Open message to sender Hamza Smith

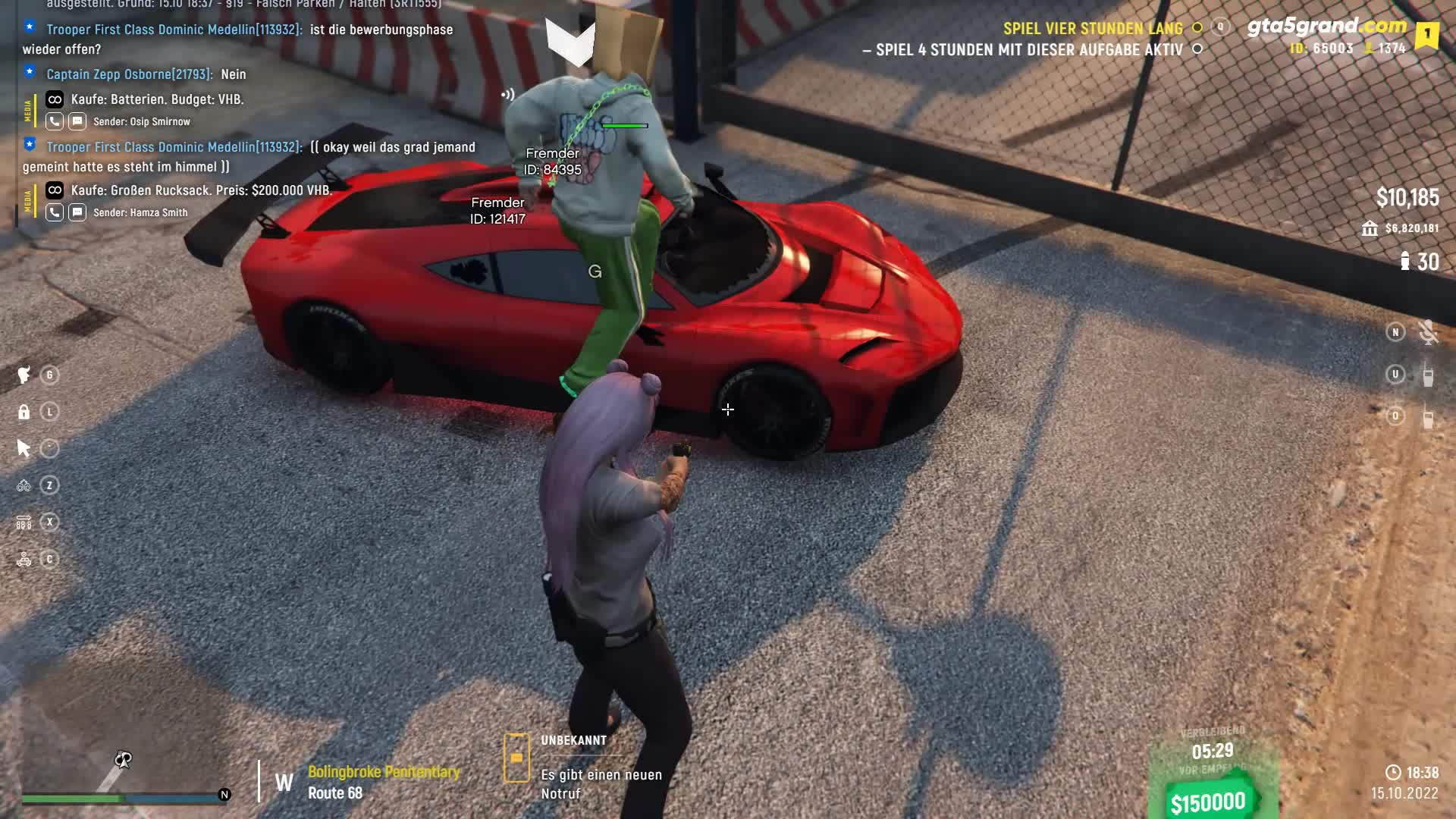[77, 212]
